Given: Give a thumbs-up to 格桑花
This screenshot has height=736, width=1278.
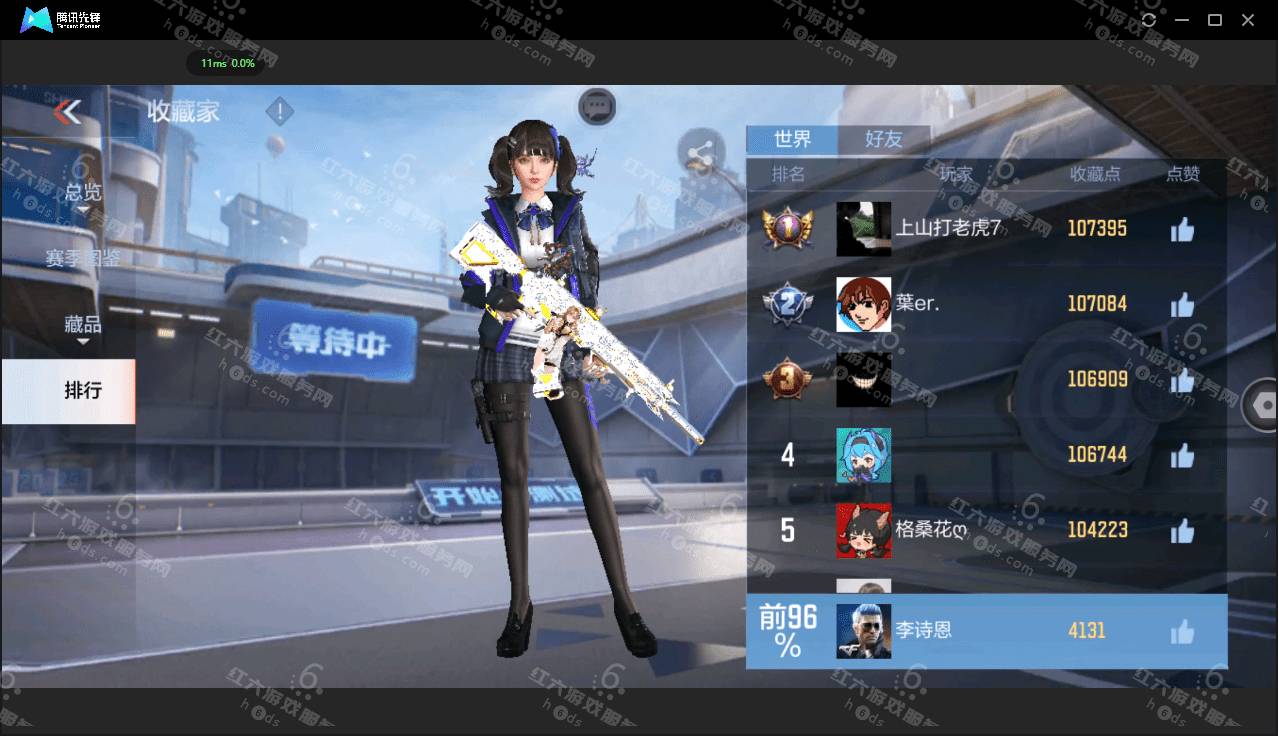Looking at the screenshot, I should point(1182,530).
